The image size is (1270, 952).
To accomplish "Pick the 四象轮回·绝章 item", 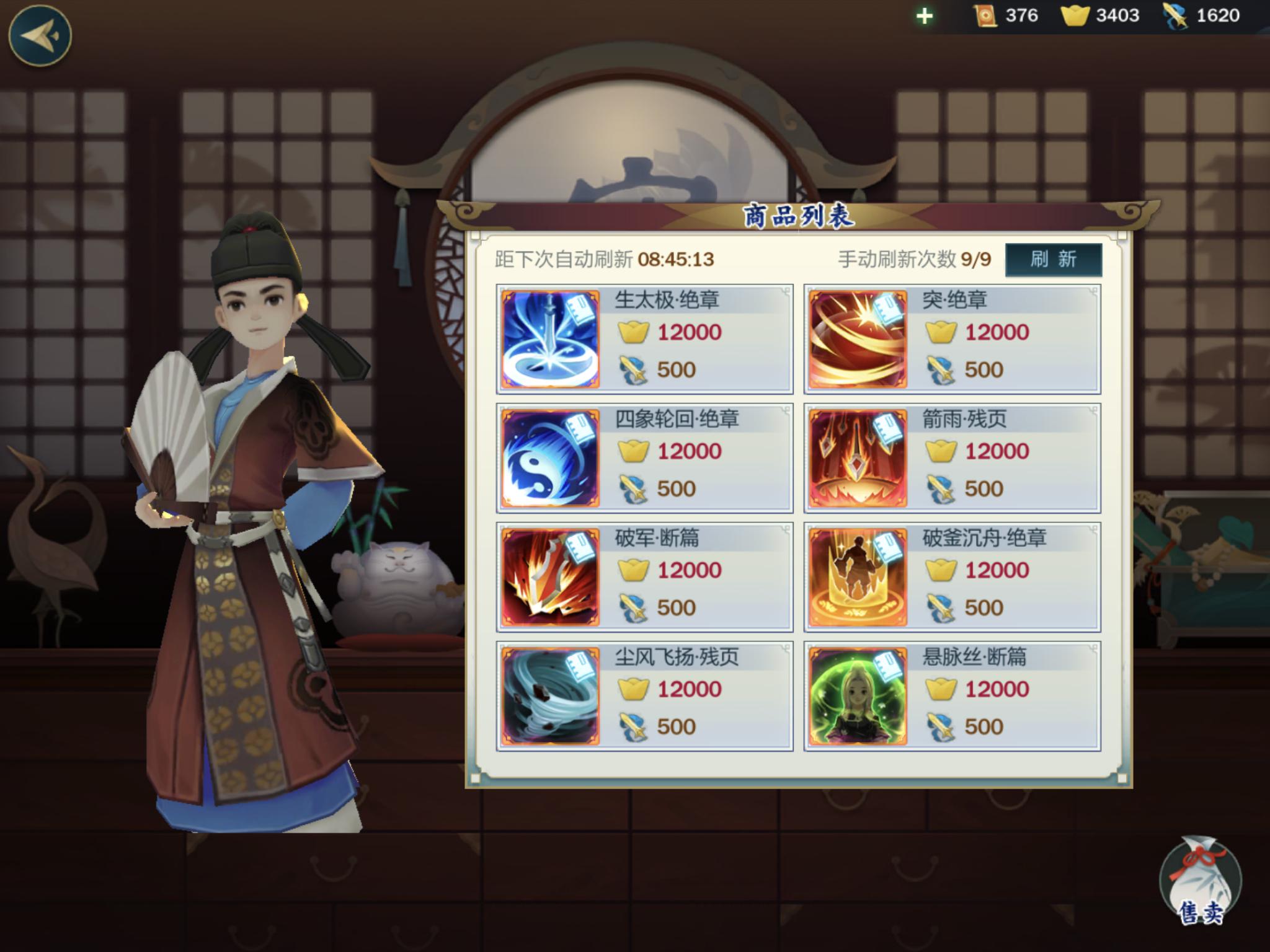I will tap(644, 458).
